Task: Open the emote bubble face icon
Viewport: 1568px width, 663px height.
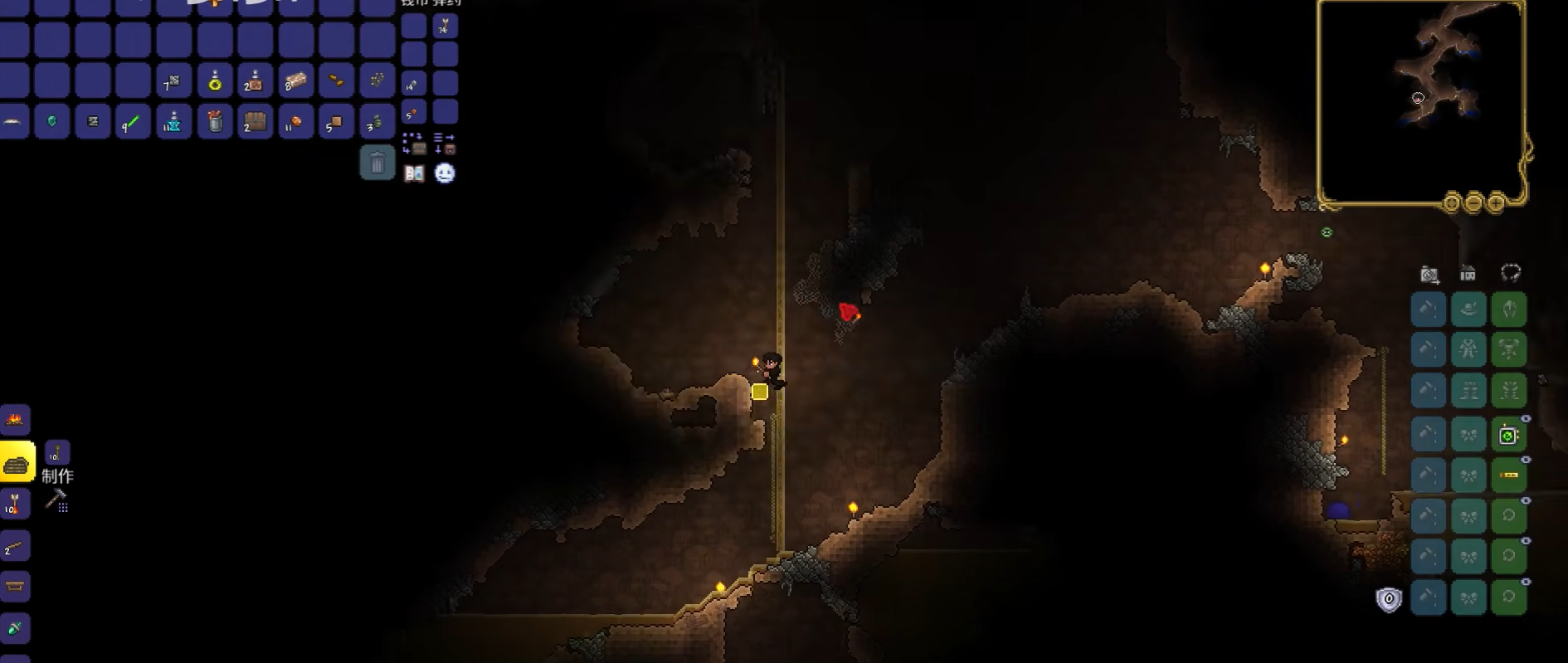Action: 446,173
